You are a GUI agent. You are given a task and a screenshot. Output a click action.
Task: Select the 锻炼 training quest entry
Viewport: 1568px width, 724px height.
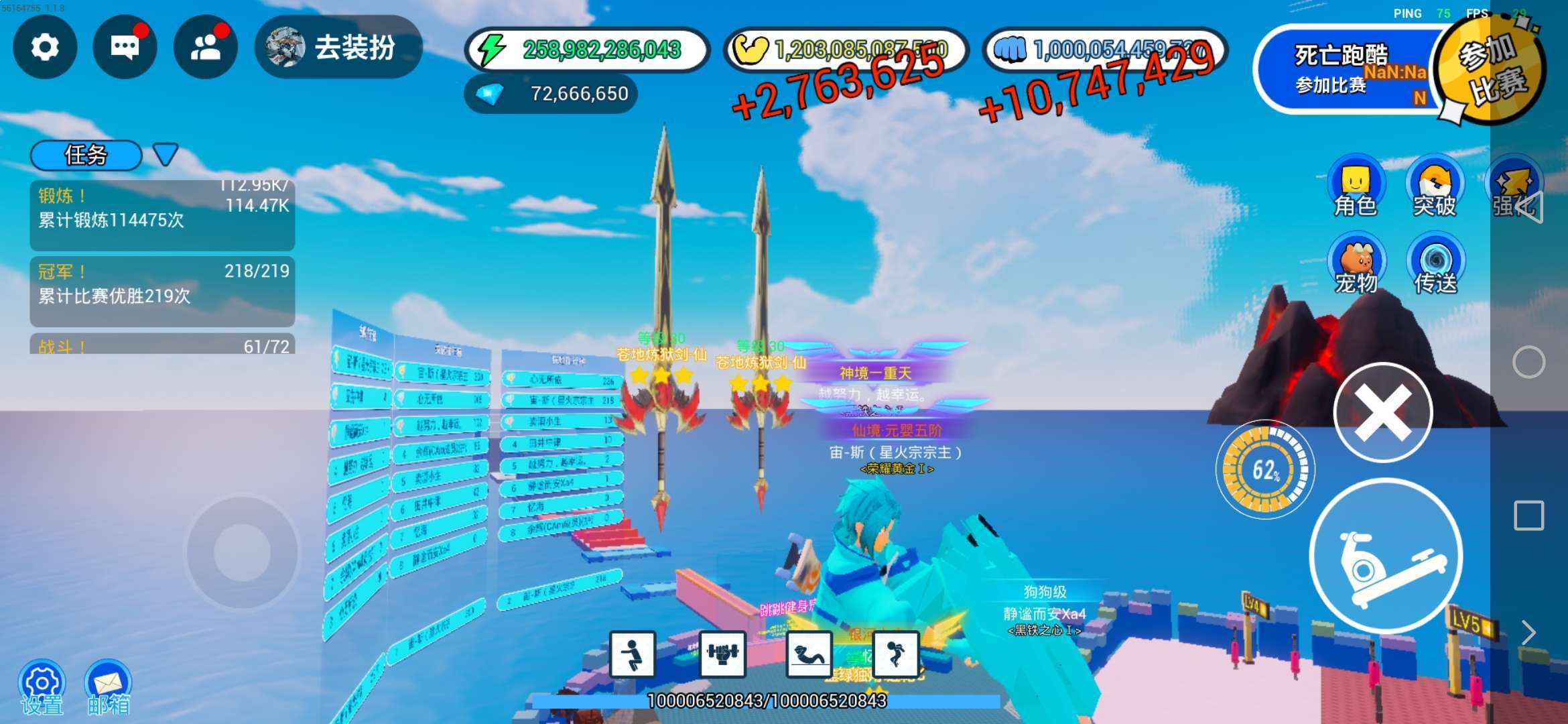tap(162, 215)
